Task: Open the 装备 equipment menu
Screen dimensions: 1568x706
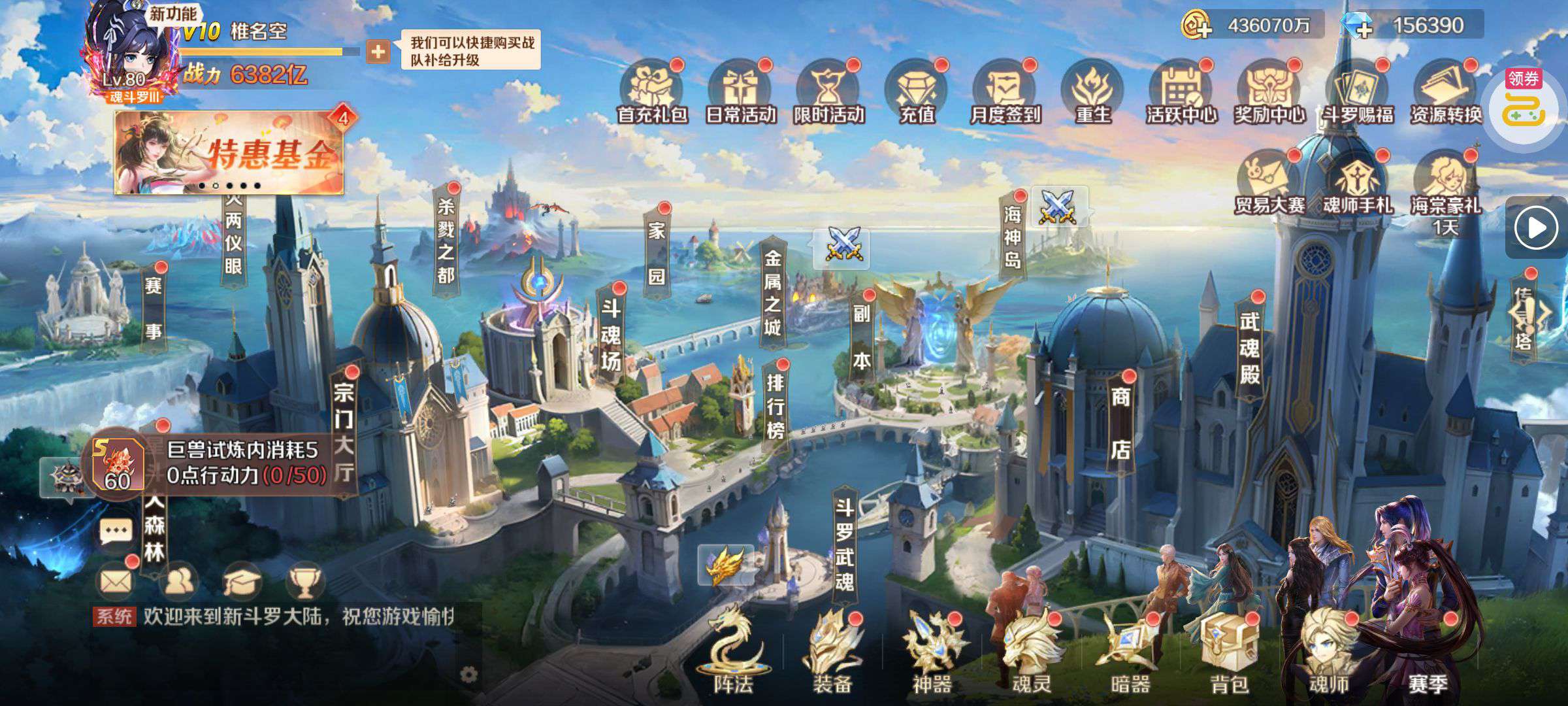Action: 832,655
